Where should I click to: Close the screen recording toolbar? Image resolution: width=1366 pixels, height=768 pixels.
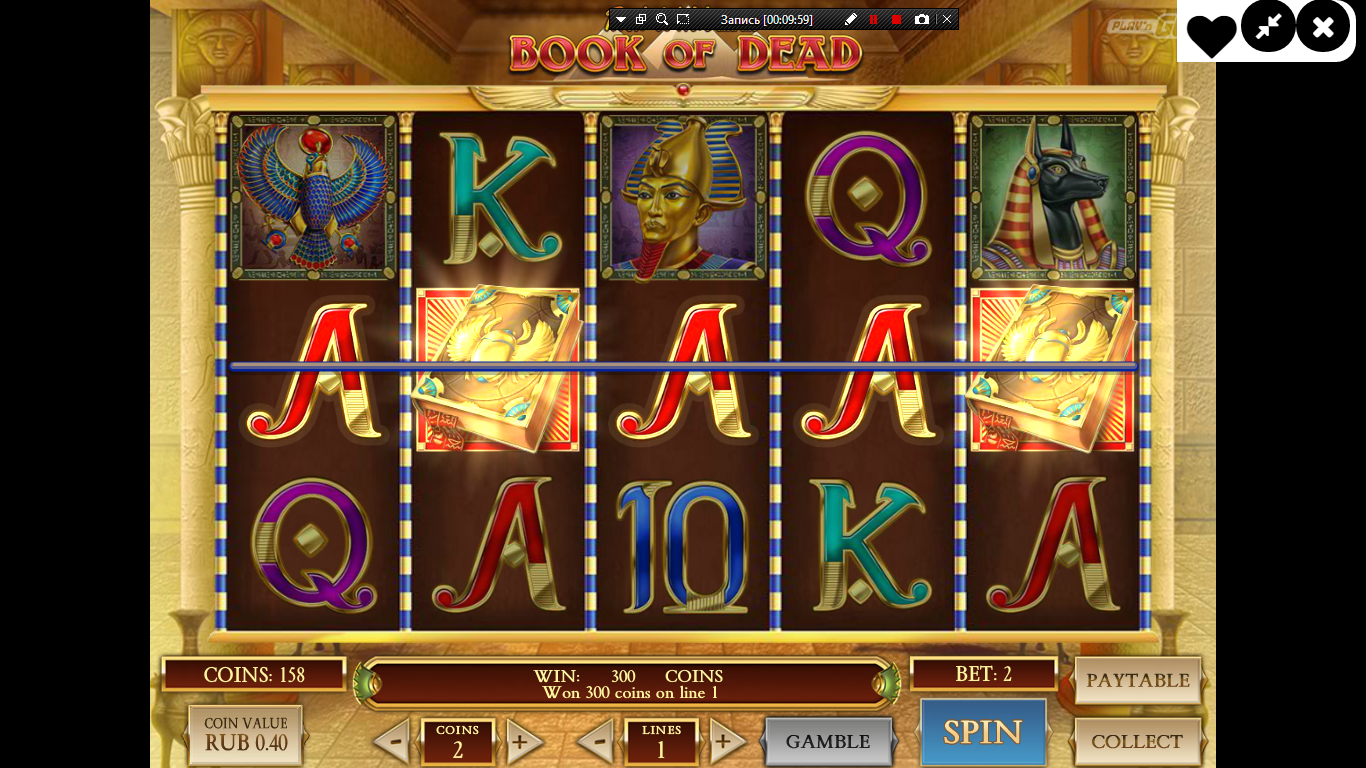pos(947,19)
